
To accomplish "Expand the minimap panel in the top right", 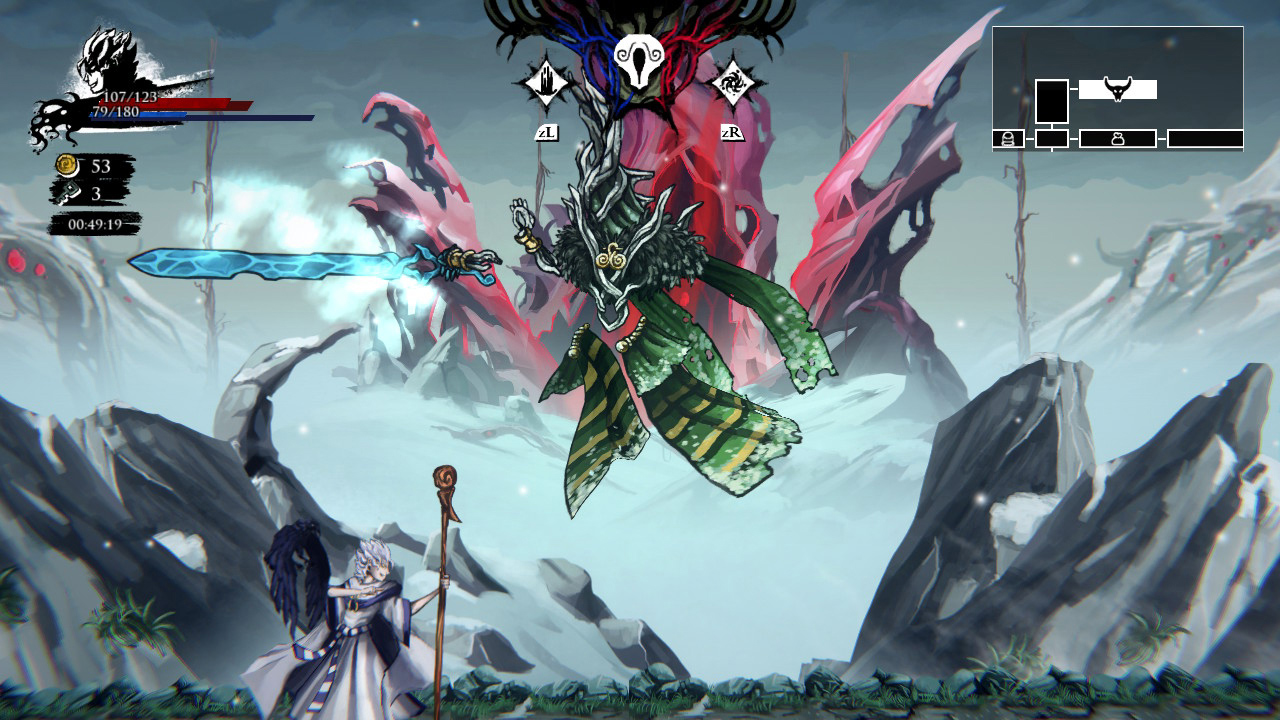I will click(x=1118, y=90).
